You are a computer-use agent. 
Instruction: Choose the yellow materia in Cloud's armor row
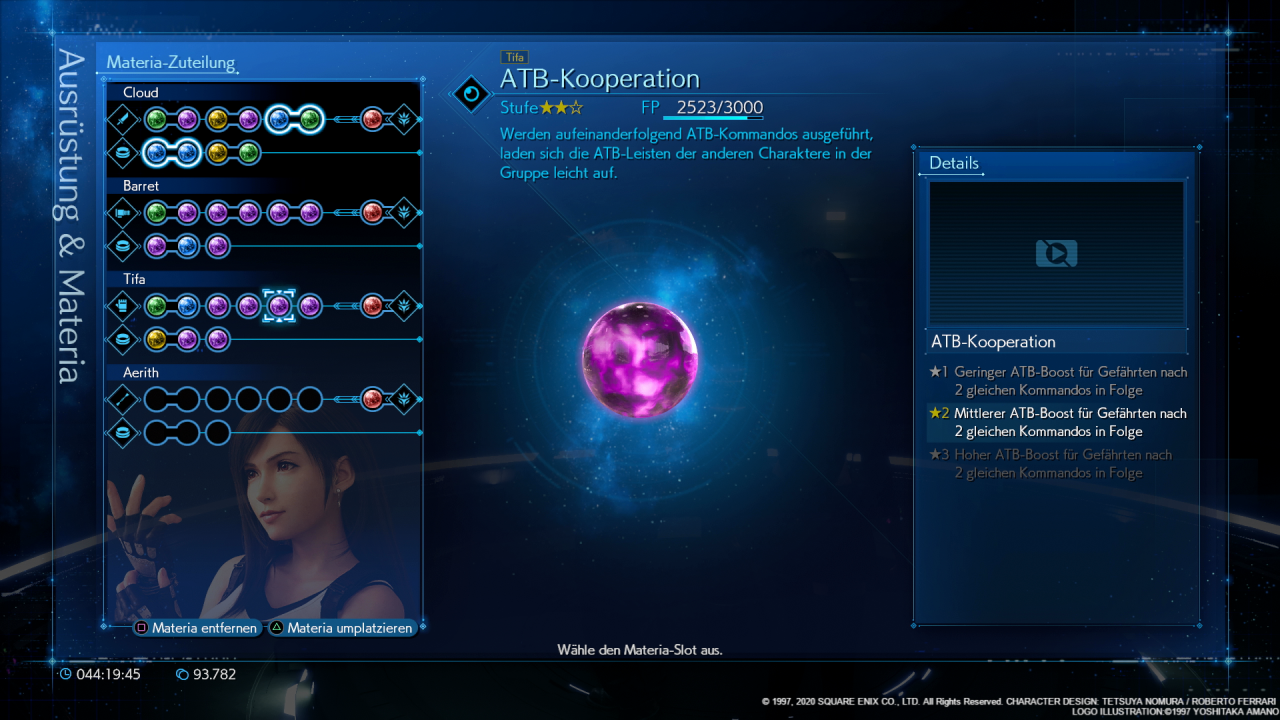point(218,153)
